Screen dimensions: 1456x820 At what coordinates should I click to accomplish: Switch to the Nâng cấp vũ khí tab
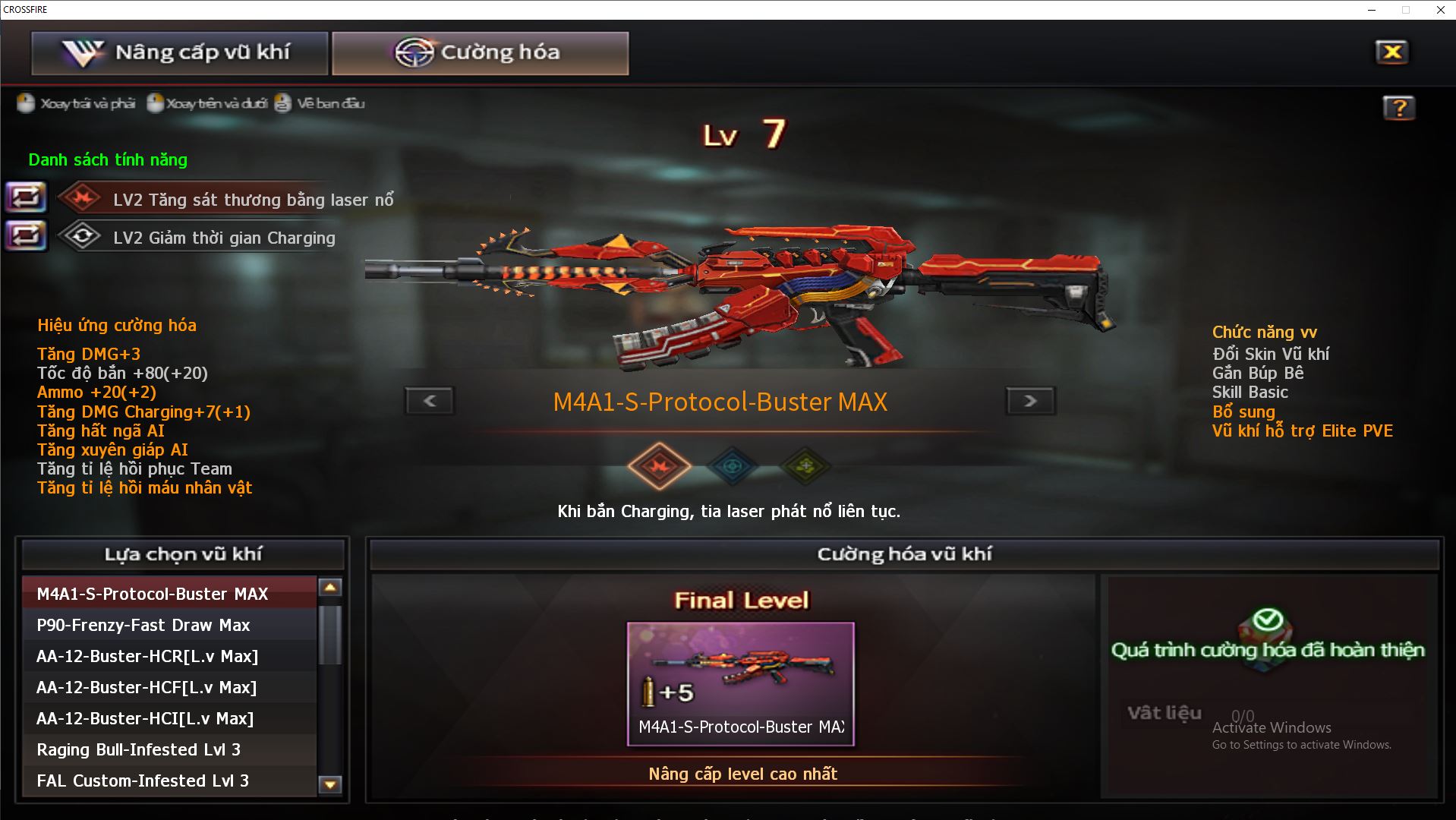179,53
